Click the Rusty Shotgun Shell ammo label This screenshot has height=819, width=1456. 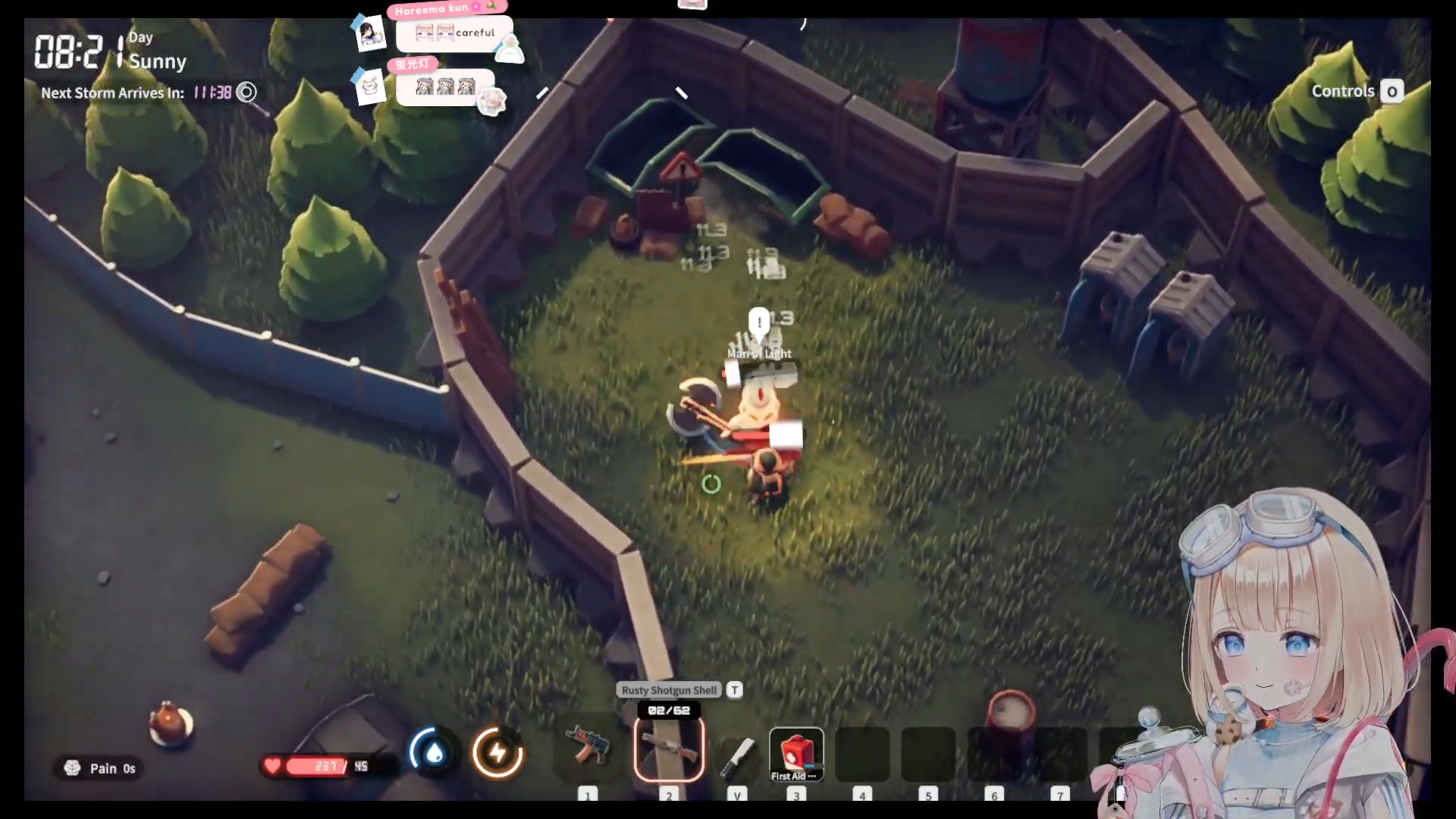669,690
